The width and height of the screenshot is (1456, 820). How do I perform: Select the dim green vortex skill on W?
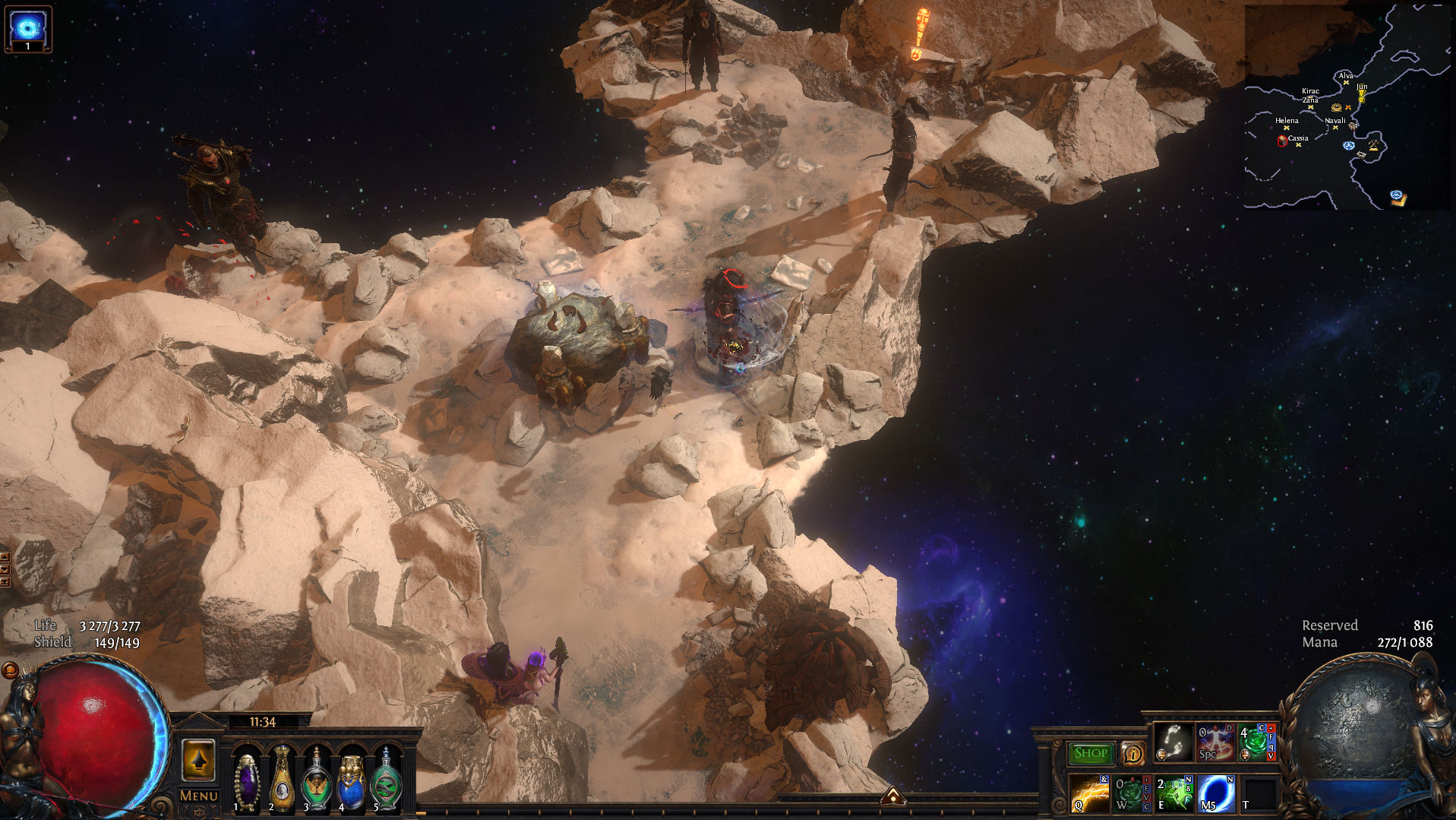coord(1132,793)
